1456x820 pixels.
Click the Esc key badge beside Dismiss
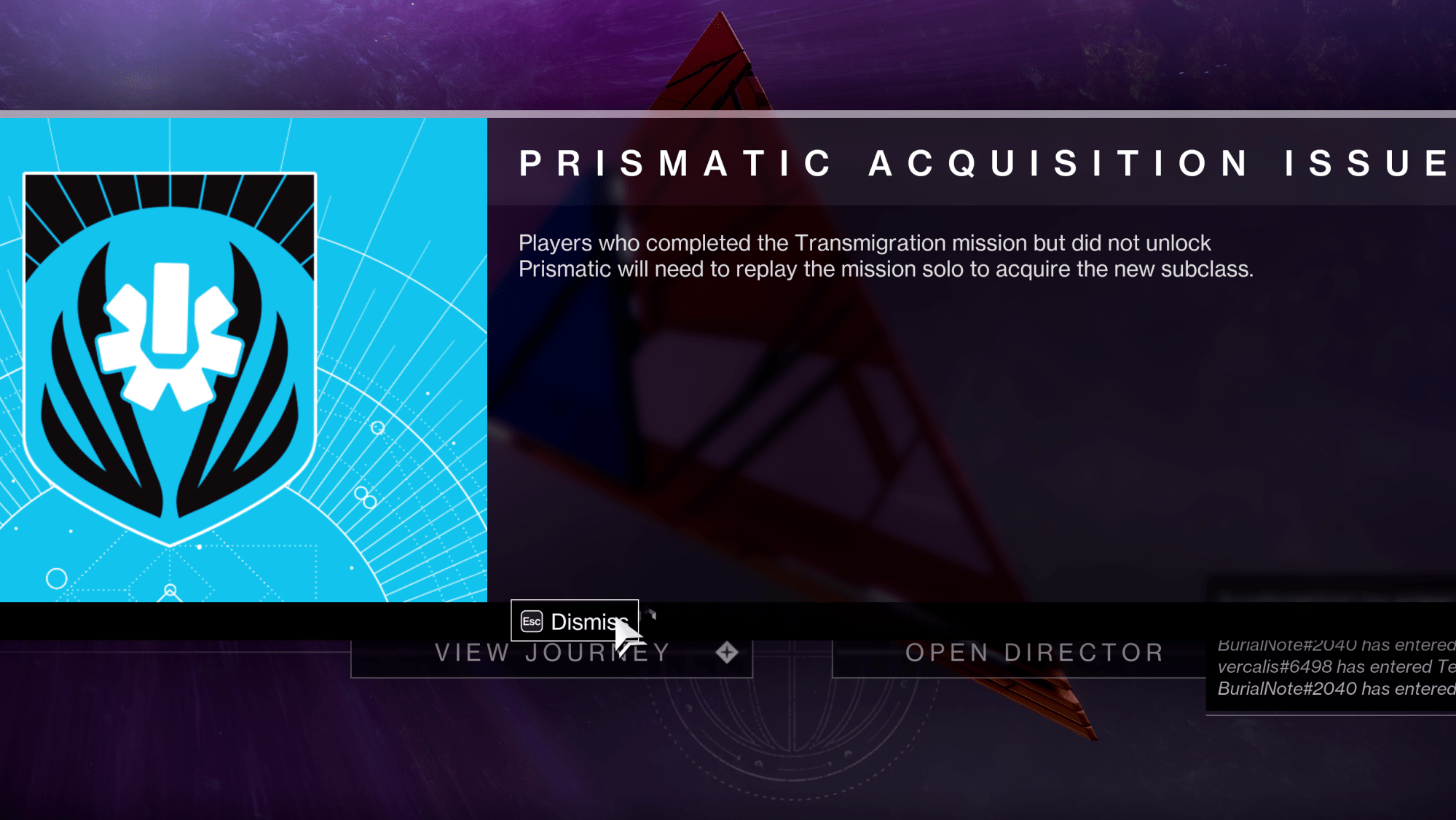(x=531, y=621)
